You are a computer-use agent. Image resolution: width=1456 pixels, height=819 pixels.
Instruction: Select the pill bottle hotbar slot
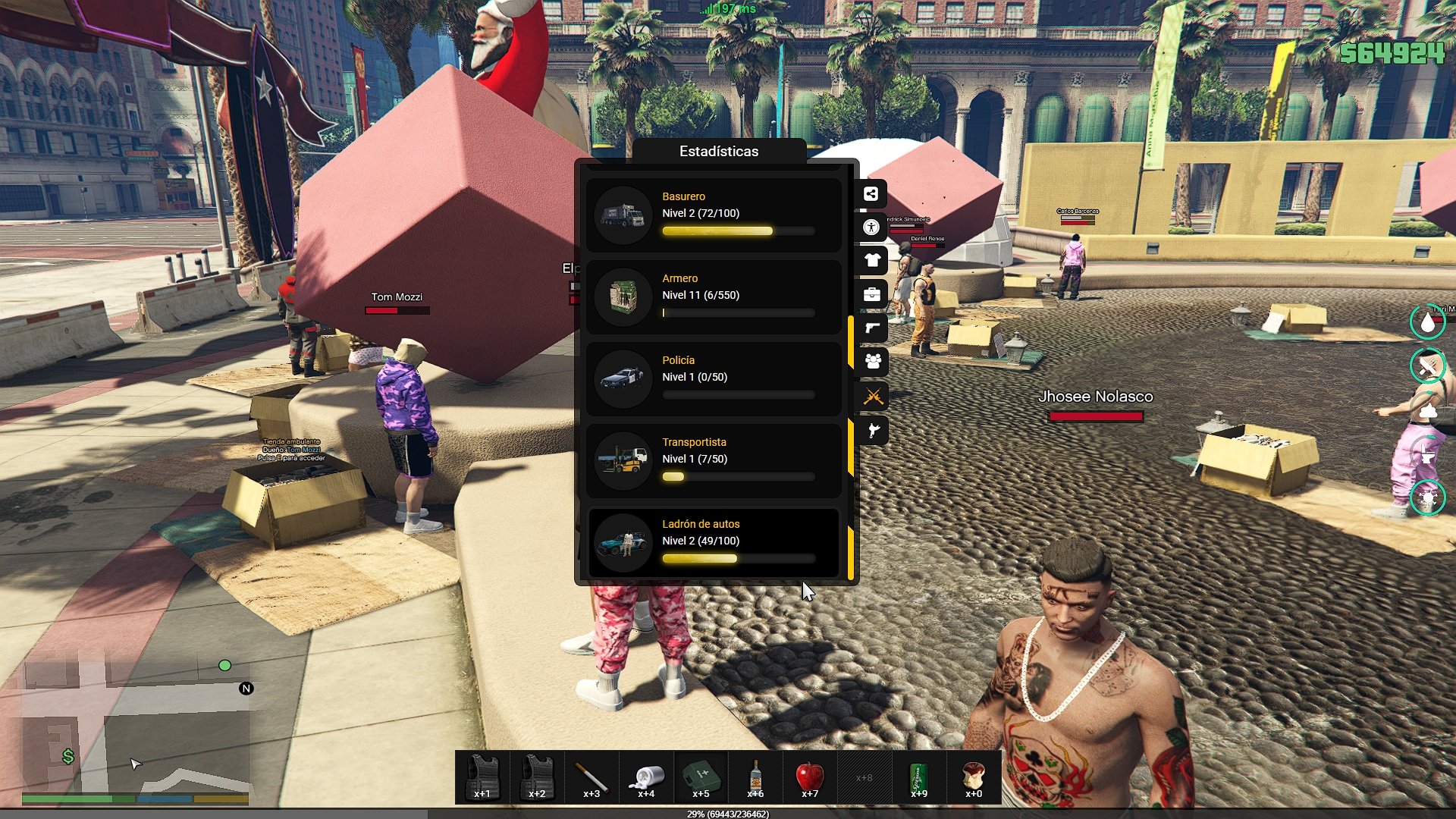(646, 777)
